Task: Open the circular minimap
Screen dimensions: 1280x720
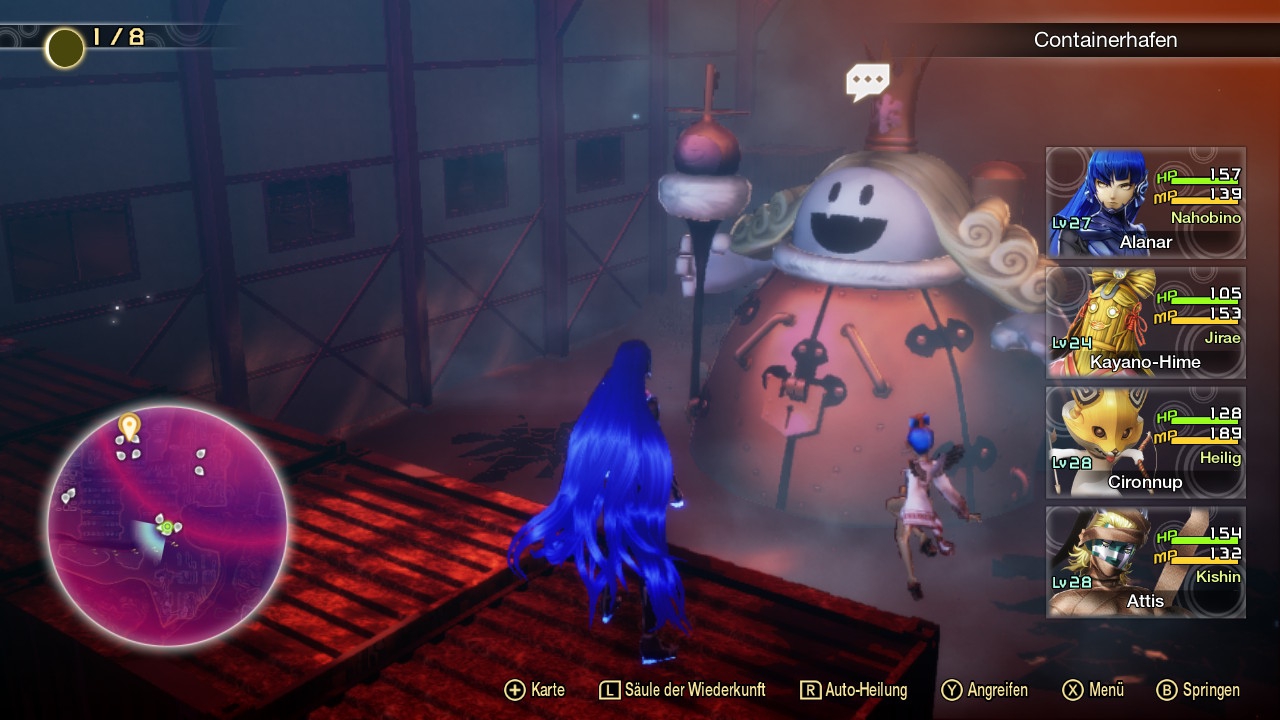Action: point(167,526)
